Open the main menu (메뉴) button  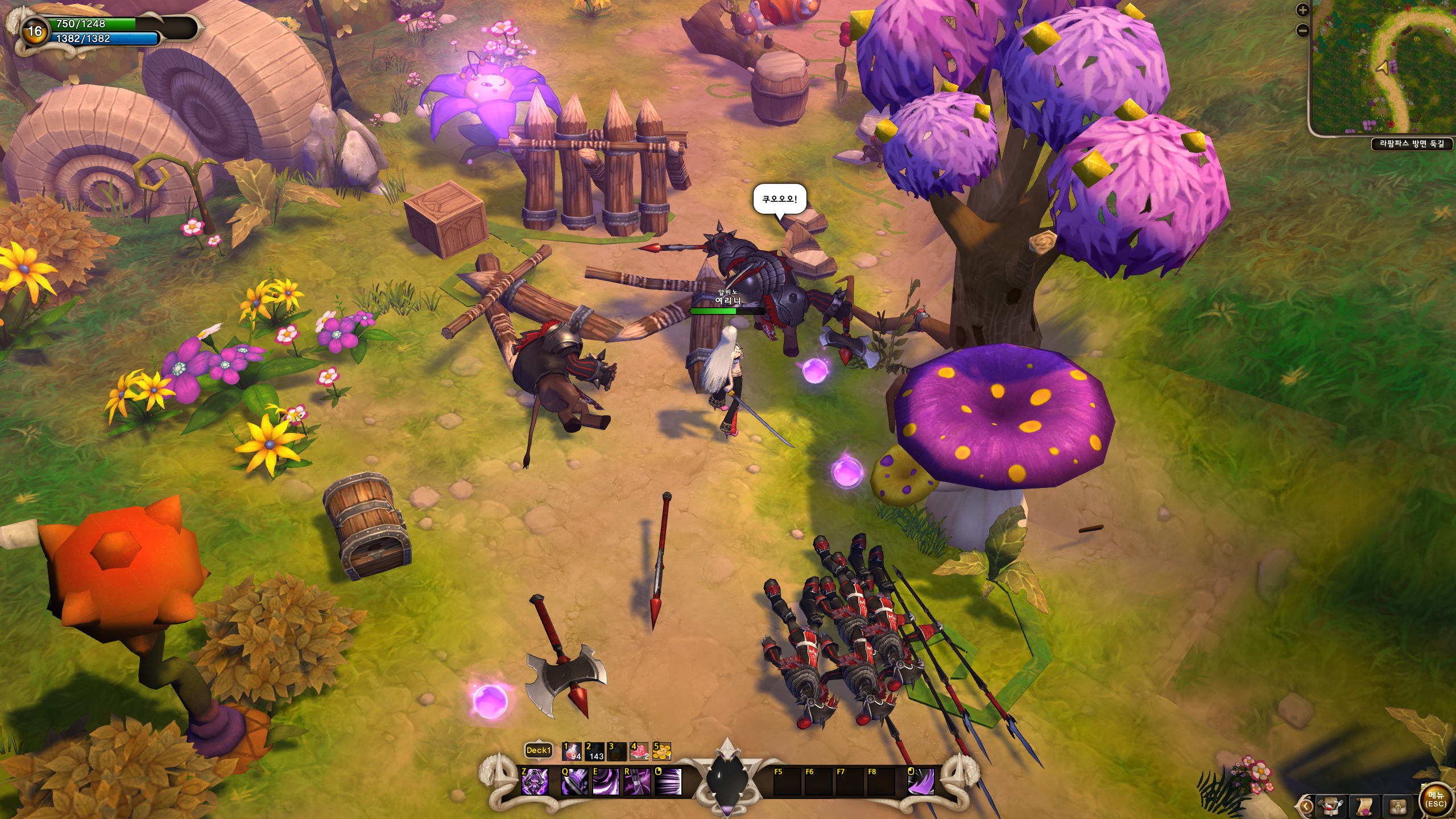tap(1436, 799)
